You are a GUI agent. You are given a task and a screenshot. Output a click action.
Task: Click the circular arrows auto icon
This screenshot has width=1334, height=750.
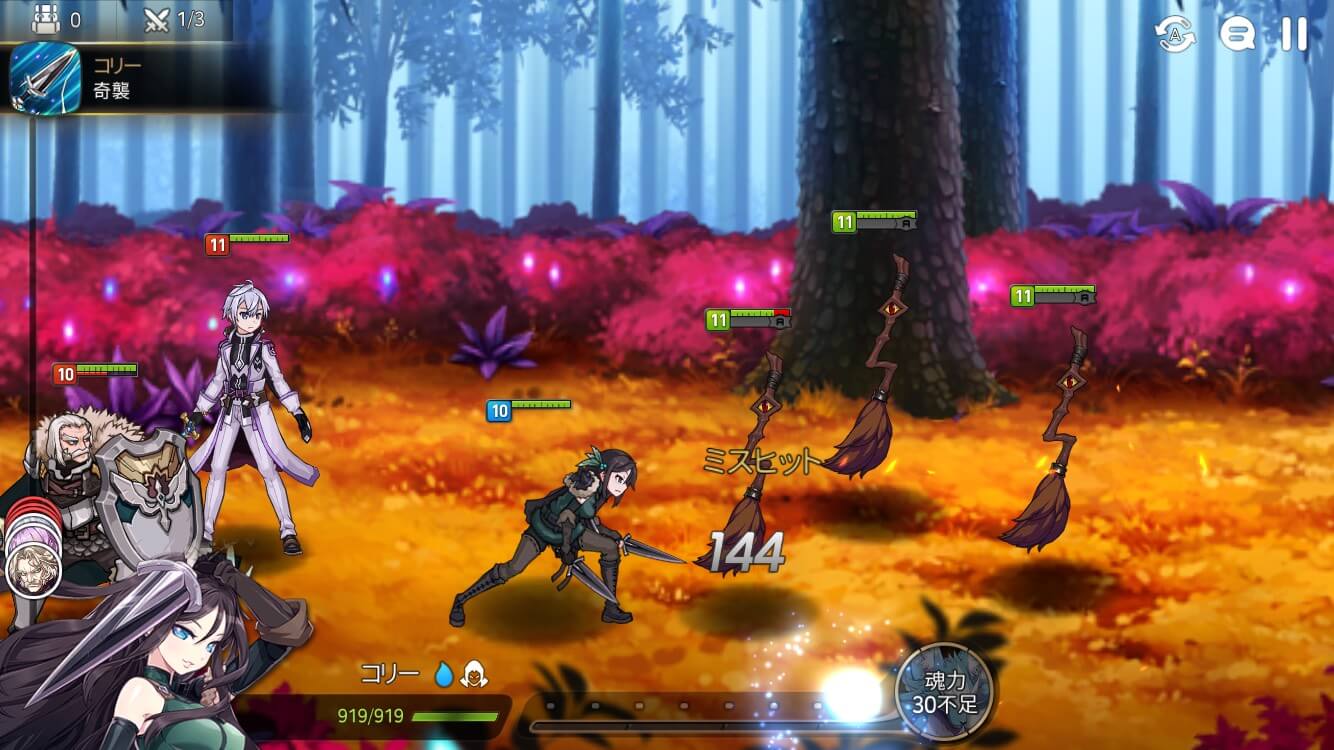(x=1177, y=35)
